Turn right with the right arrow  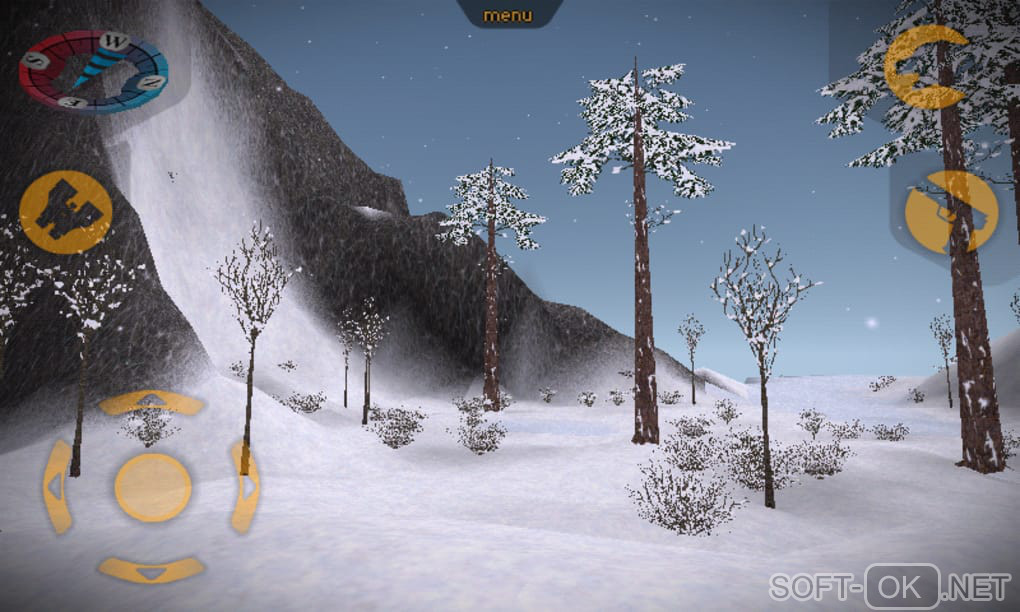click(244, 486)
